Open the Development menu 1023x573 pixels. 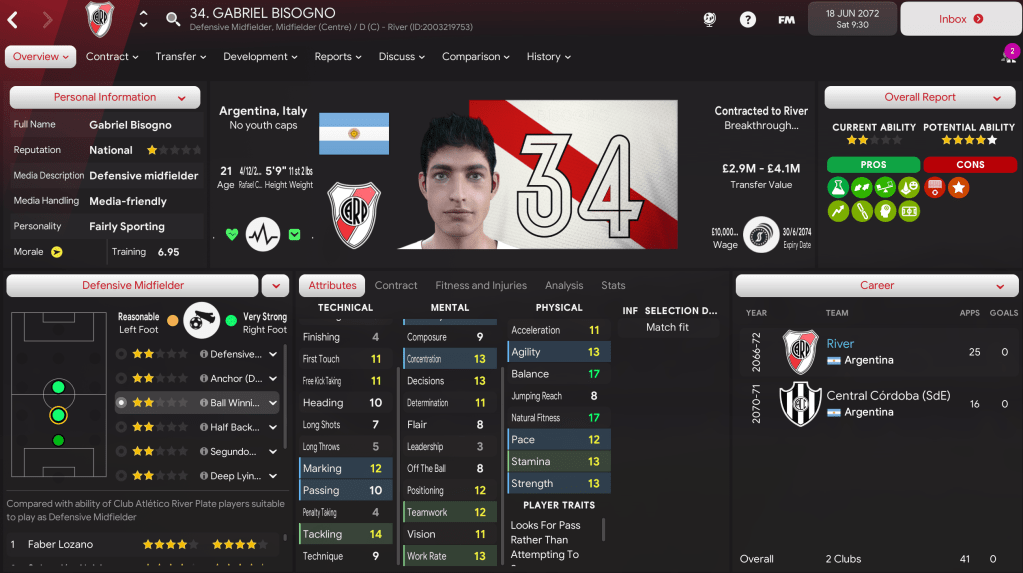[x=261, y=57]
